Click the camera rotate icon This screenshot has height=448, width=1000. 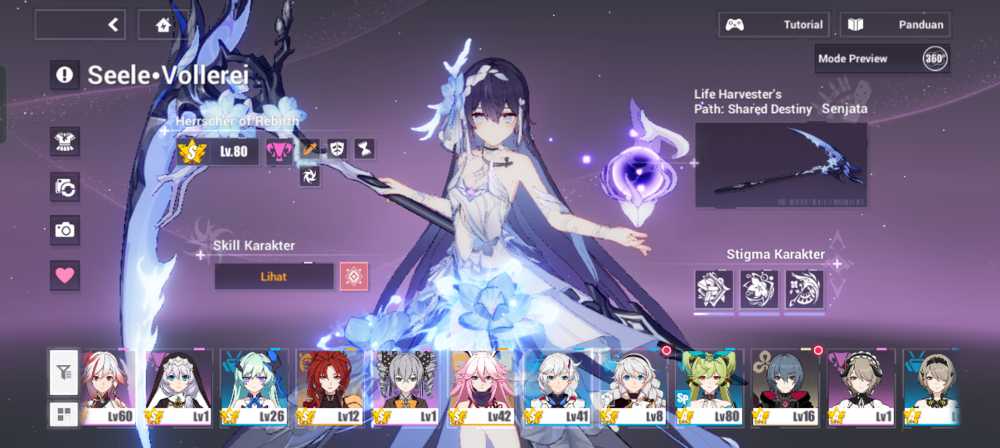coord(65,186)
